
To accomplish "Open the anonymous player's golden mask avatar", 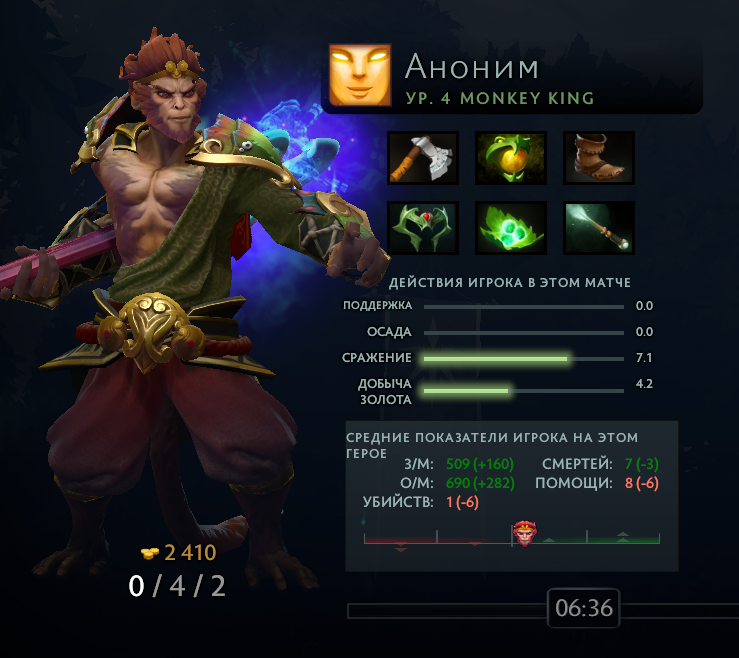I will coord(360,75).
